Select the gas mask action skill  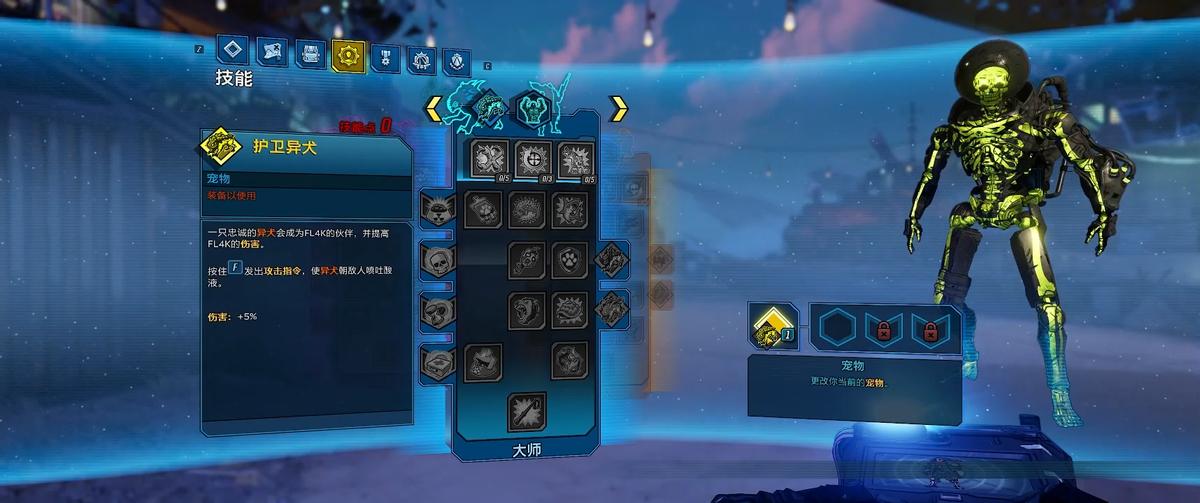click(439, 311)
